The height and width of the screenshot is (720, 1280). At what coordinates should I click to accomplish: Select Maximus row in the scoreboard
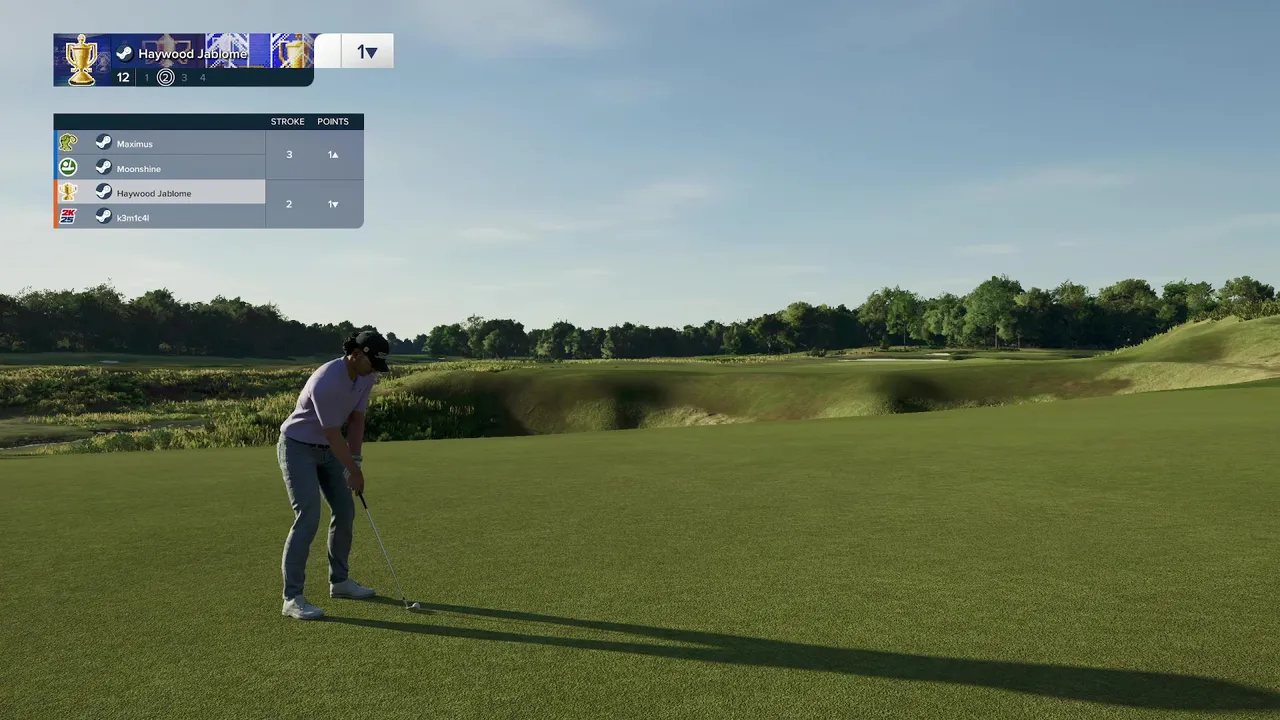(x=160, y=143)
